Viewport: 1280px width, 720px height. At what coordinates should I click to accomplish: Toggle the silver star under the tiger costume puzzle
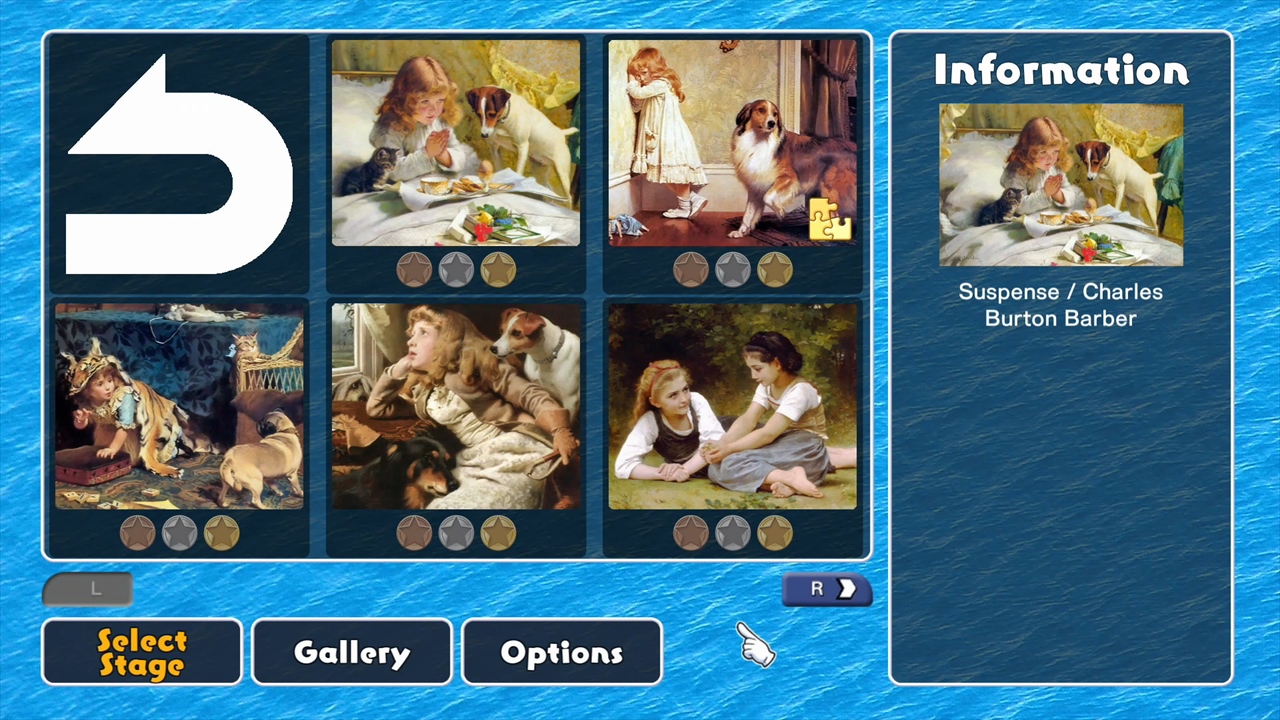[180, 532]
